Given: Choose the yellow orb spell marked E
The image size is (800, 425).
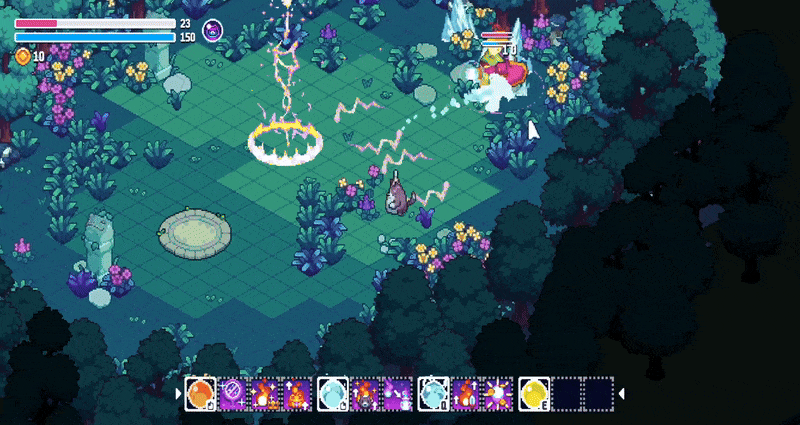Looking at the screenshot, I should point(533,393).
